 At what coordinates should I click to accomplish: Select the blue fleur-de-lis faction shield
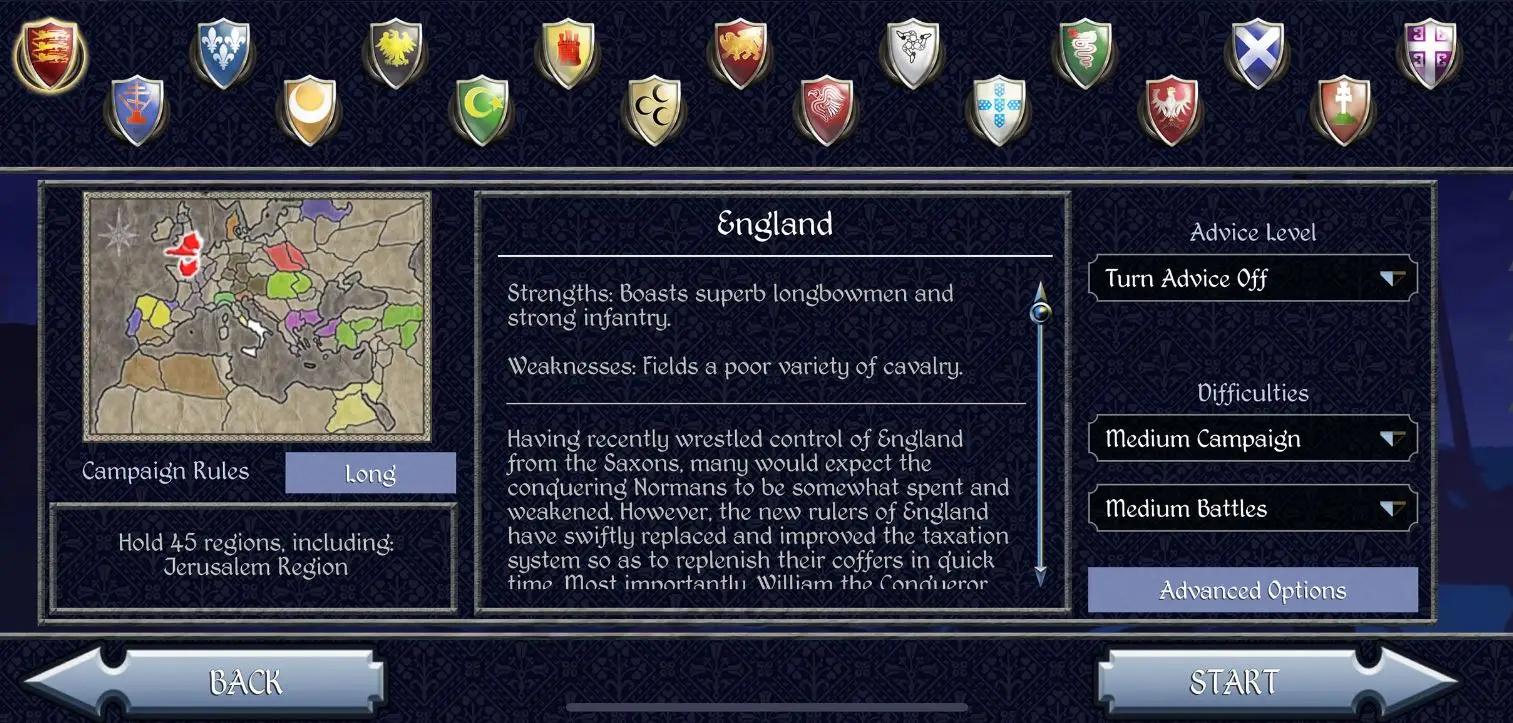pos(222,52)
